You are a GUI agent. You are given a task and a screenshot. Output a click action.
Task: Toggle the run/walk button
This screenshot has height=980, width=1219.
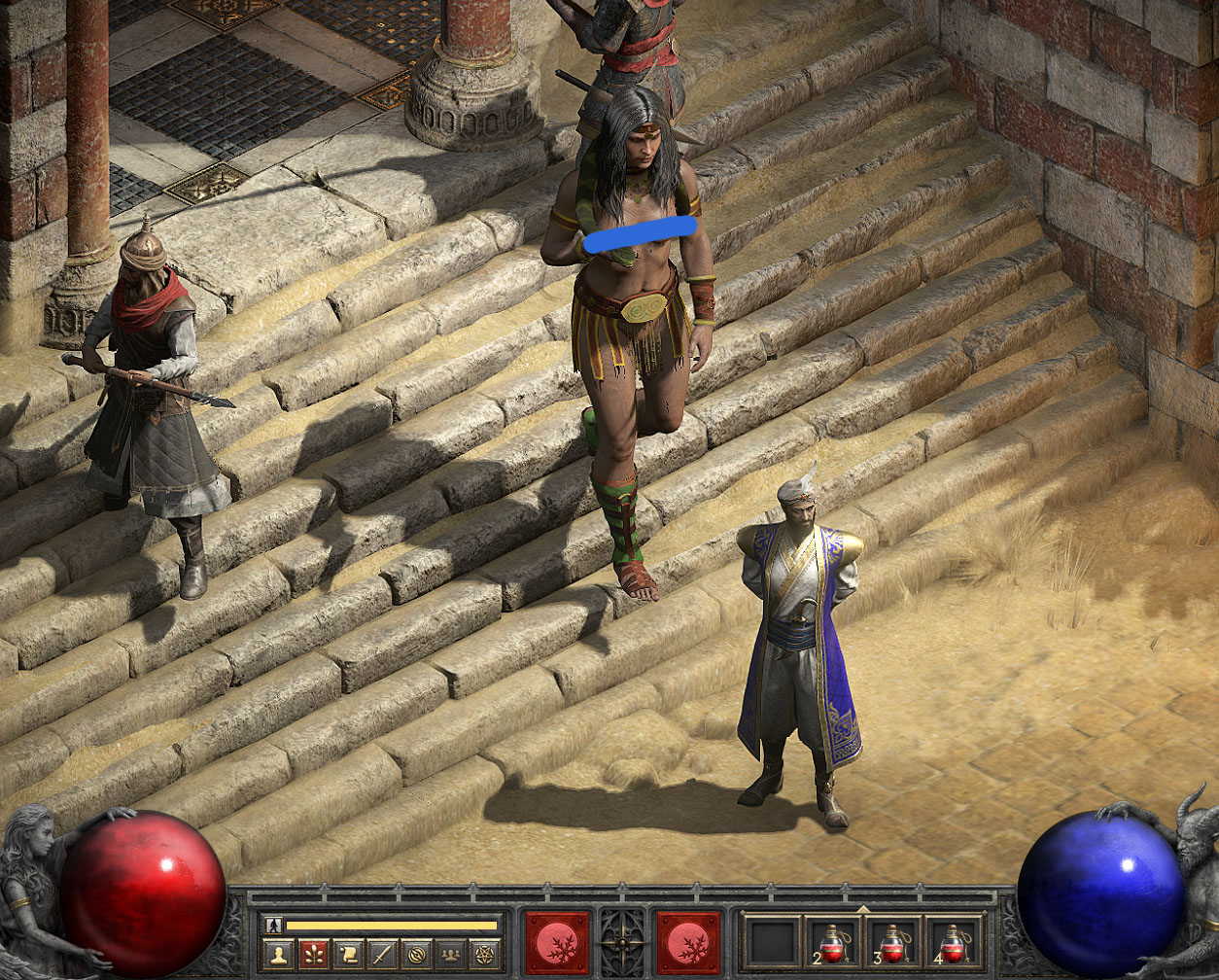click(274, 926)
